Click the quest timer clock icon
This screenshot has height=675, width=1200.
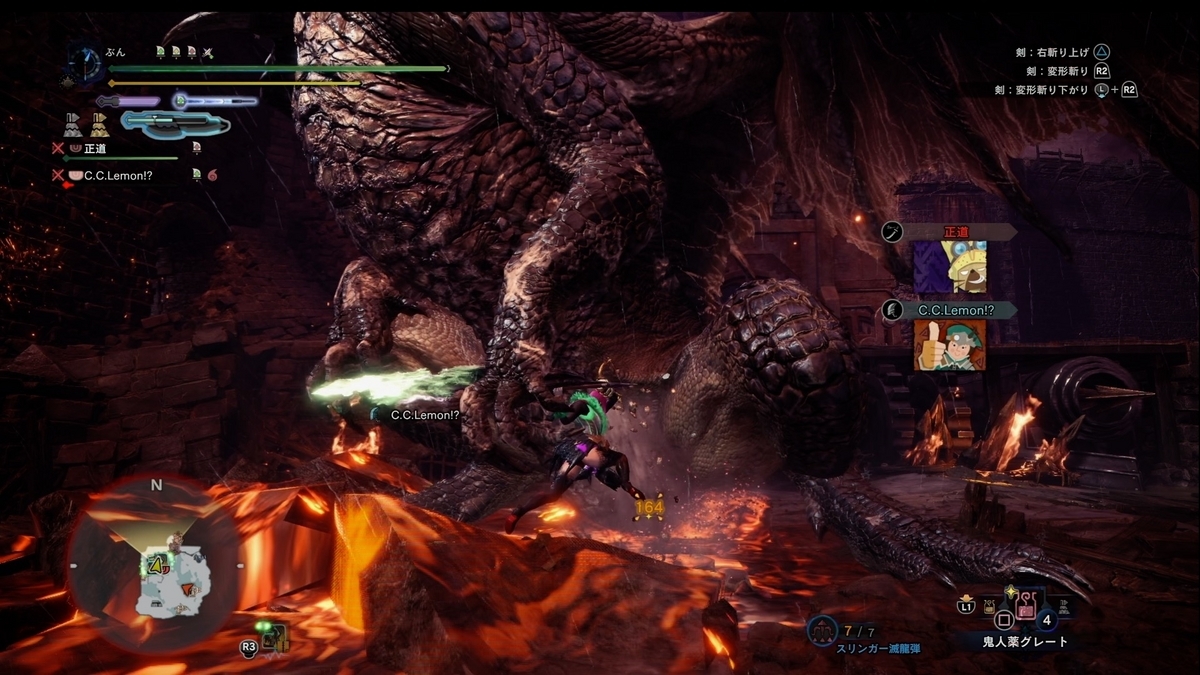point(85,65)
